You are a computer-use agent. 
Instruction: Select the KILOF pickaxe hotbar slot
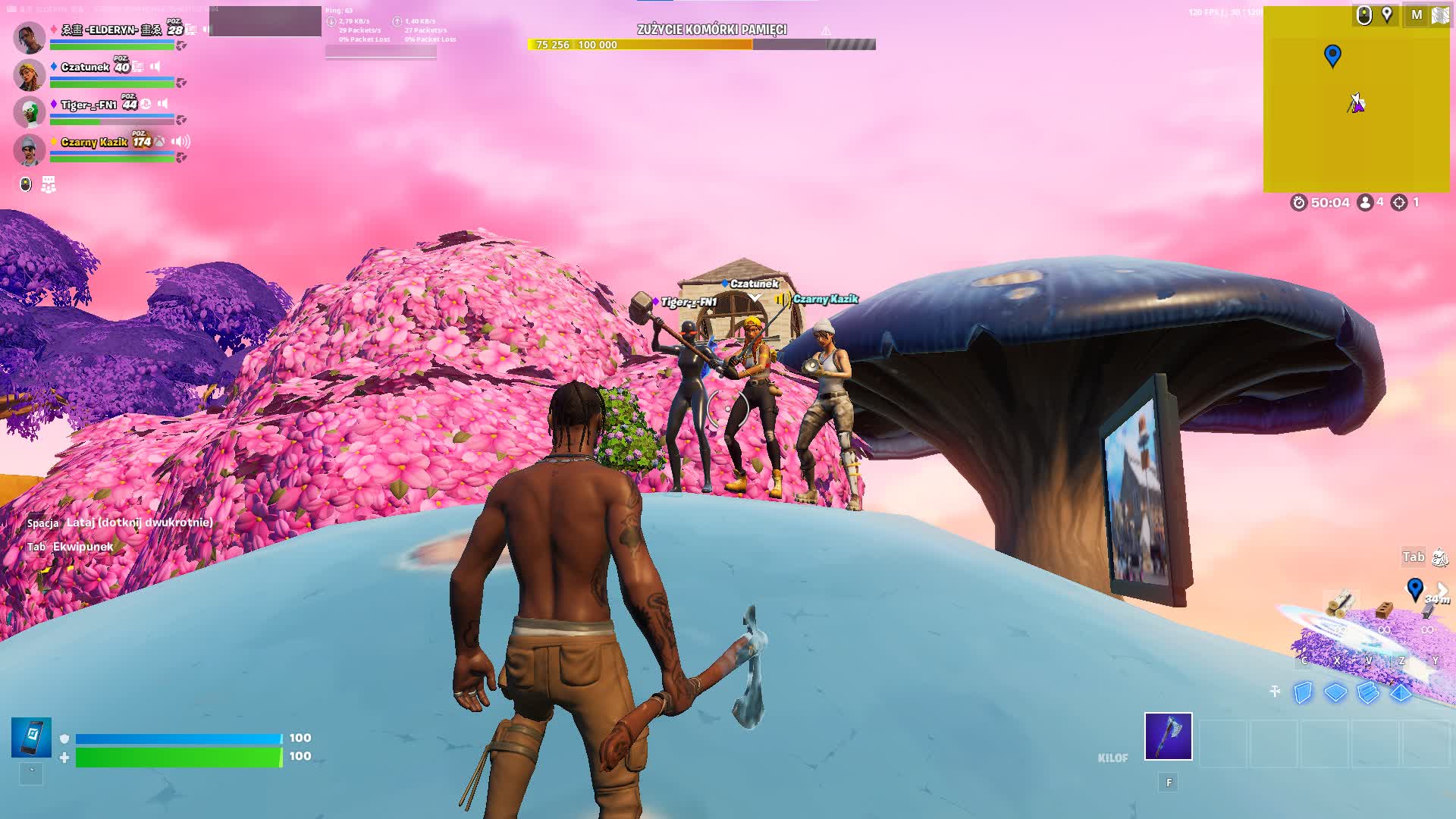click(1169, 737)
